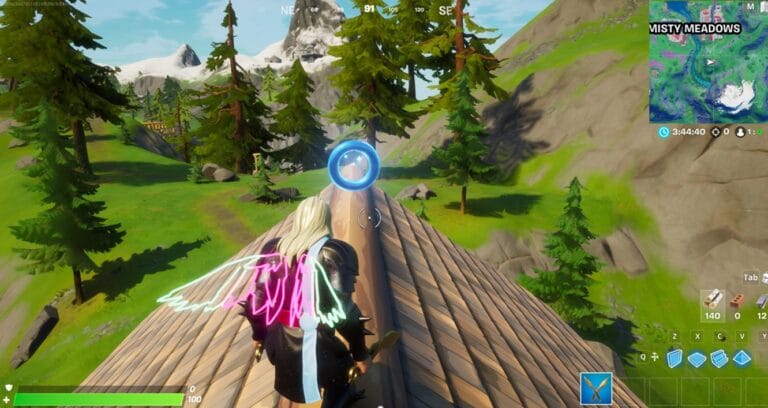768x408 pixels.
Task: Select the pickaxe slot
Action: (596, 388)
